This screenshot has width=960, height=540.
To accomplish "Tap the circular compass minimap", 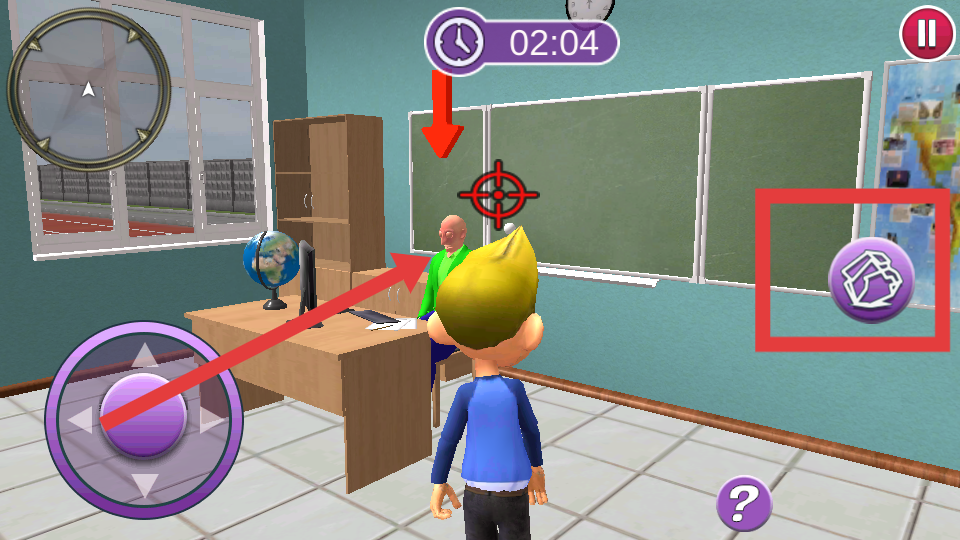I will pos(88,88).
